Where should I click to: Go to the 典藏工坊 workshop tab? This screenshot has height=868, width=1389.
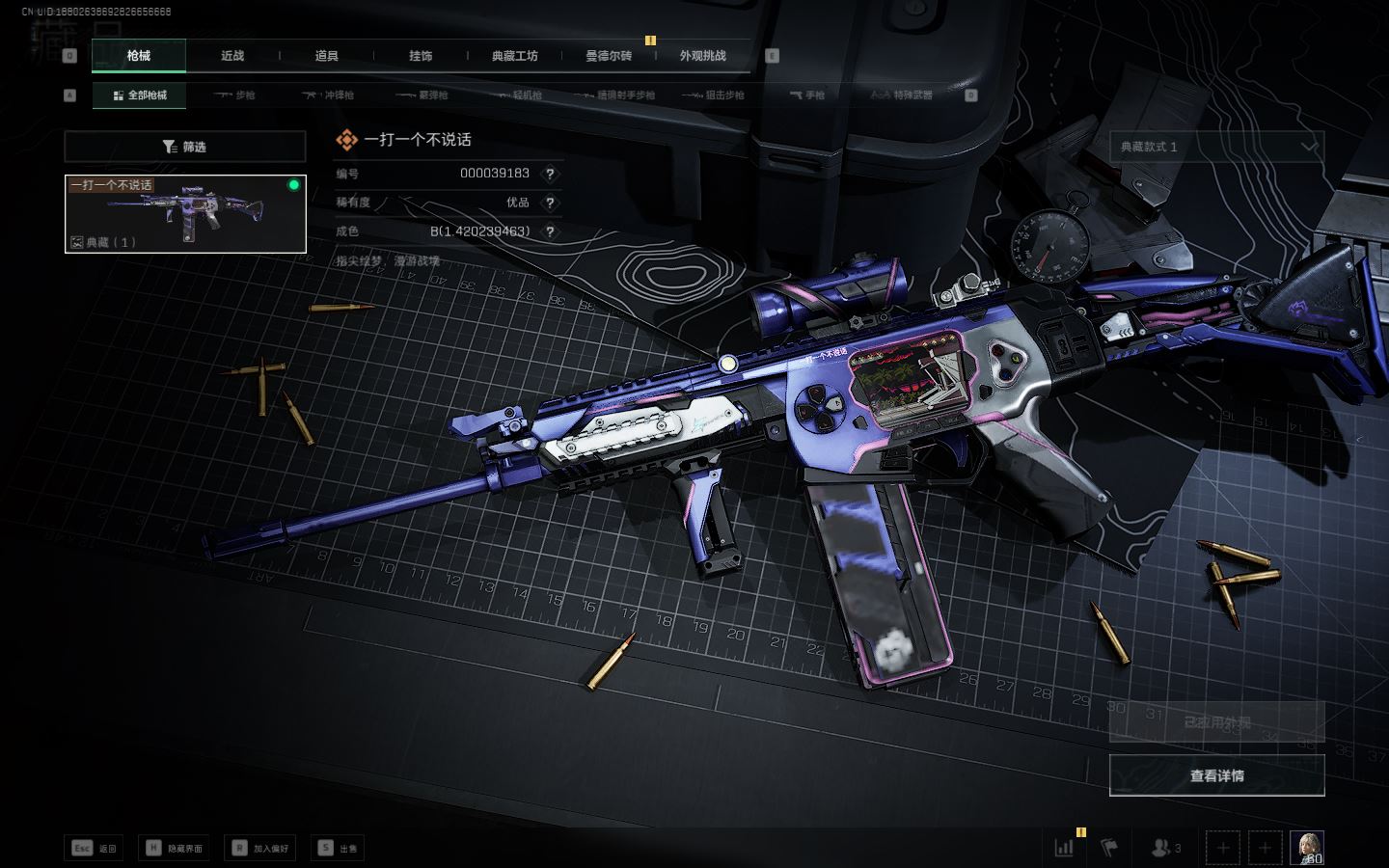pyautogui.click(x=514, y=56)
